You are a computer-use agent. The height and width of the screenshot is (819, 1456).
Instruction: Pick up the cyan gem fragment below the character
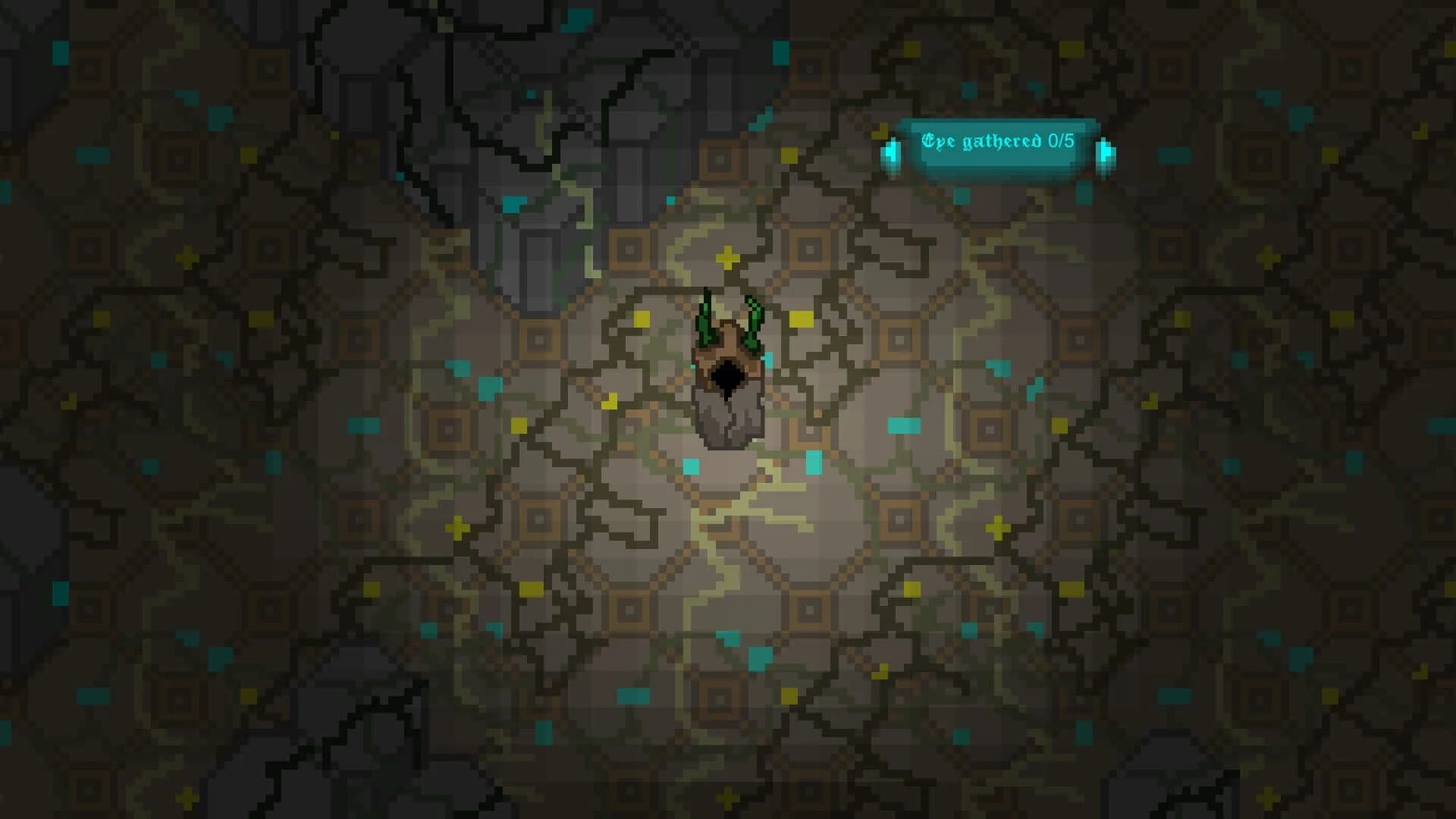(x=691, y=465)
